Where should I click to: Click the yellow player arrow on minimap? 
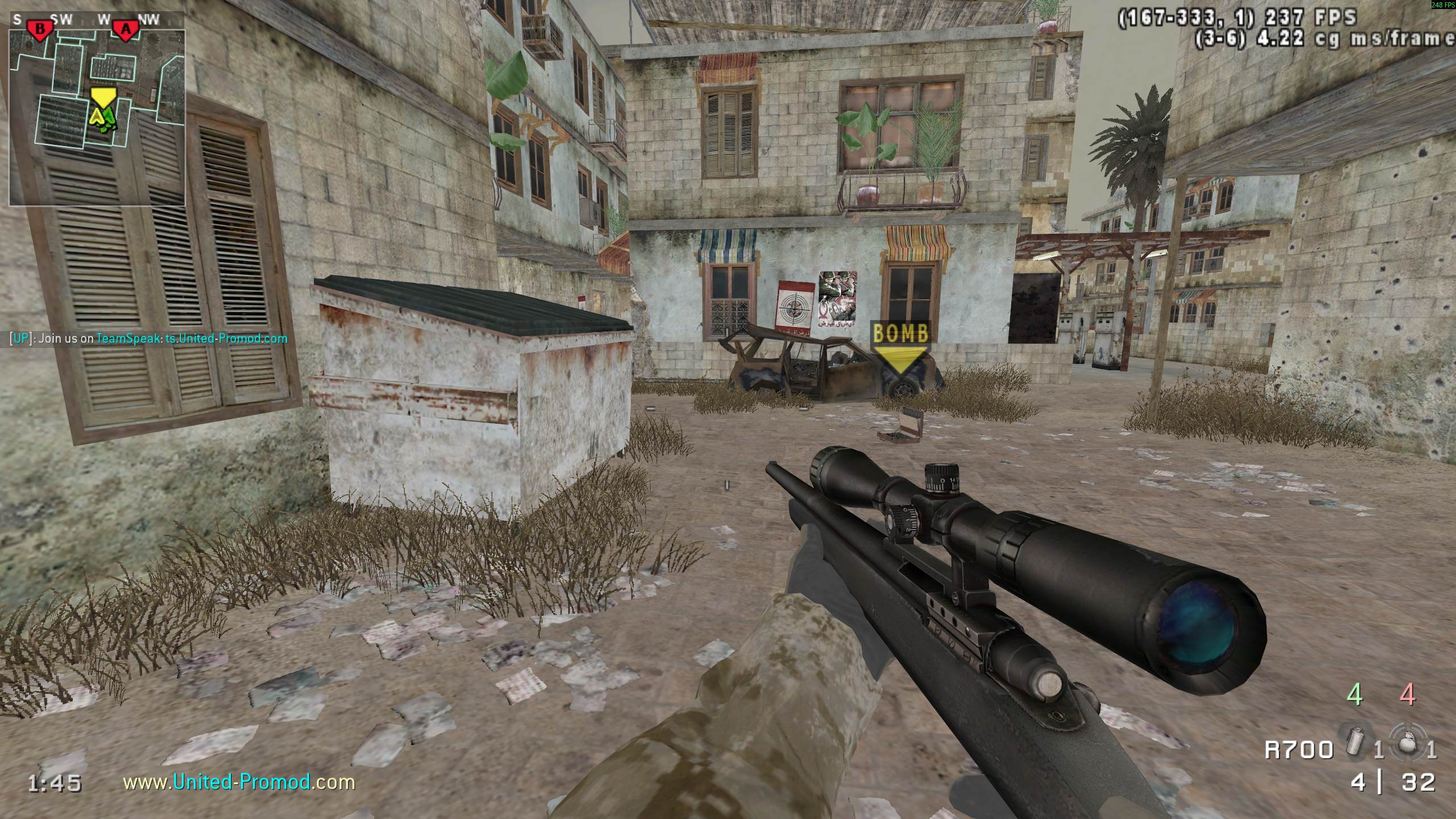[98, 117]
